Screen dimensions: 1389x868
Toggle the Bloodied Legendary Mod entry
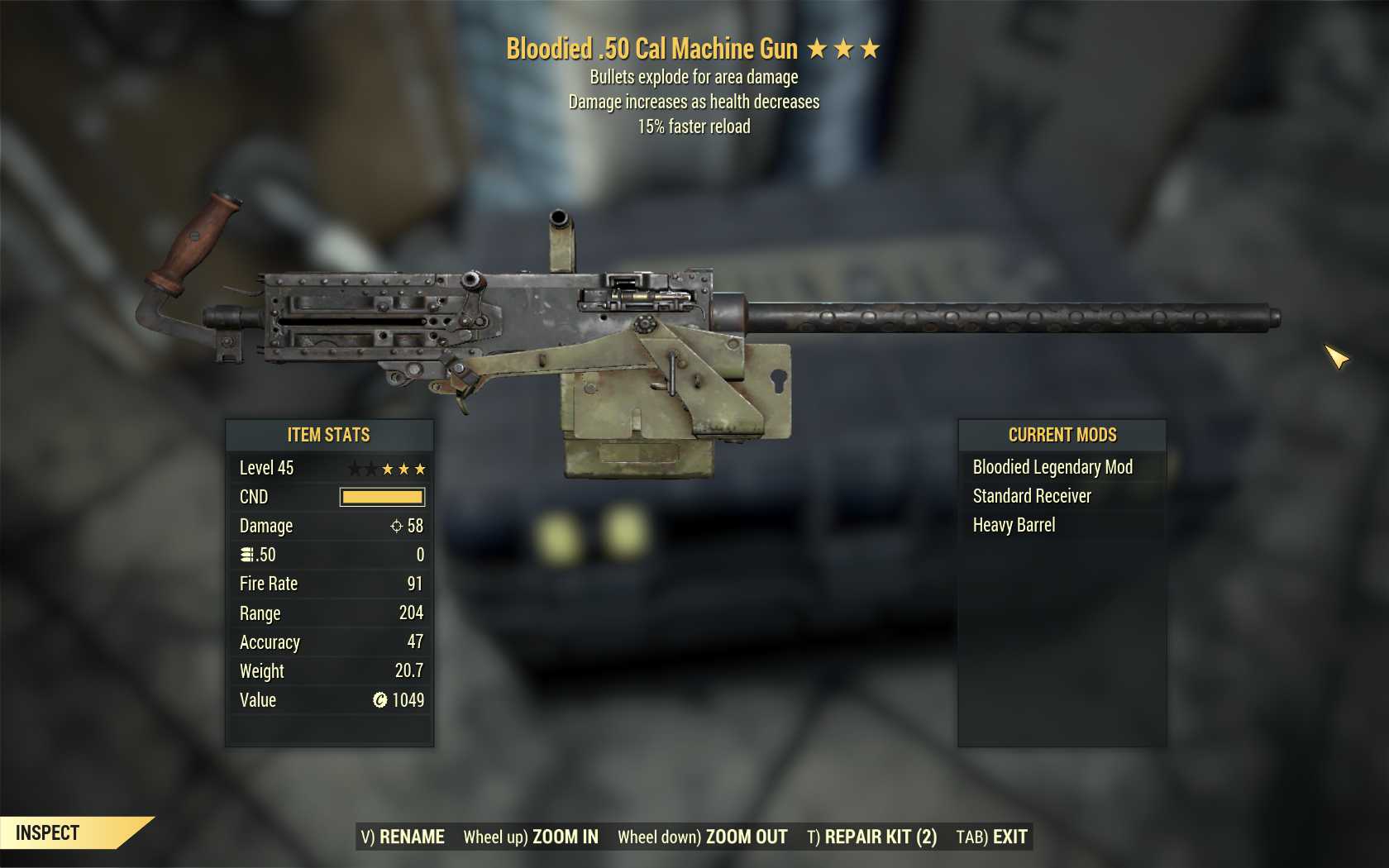tap(1052, 467)
